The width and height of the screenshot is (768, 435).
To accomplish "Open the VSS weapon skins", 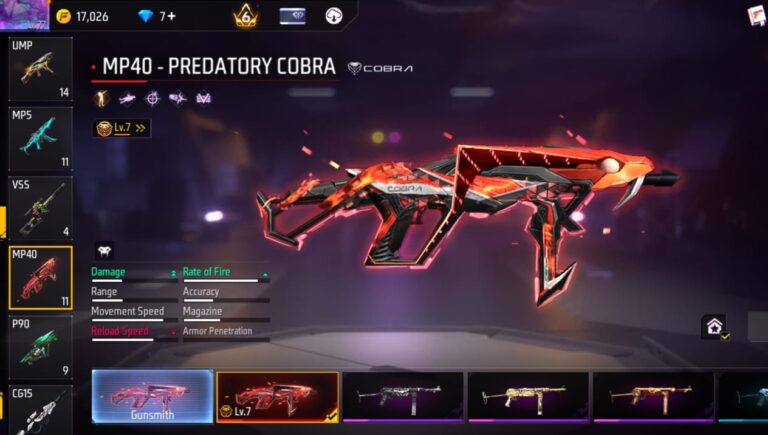I will click(40, 207).
